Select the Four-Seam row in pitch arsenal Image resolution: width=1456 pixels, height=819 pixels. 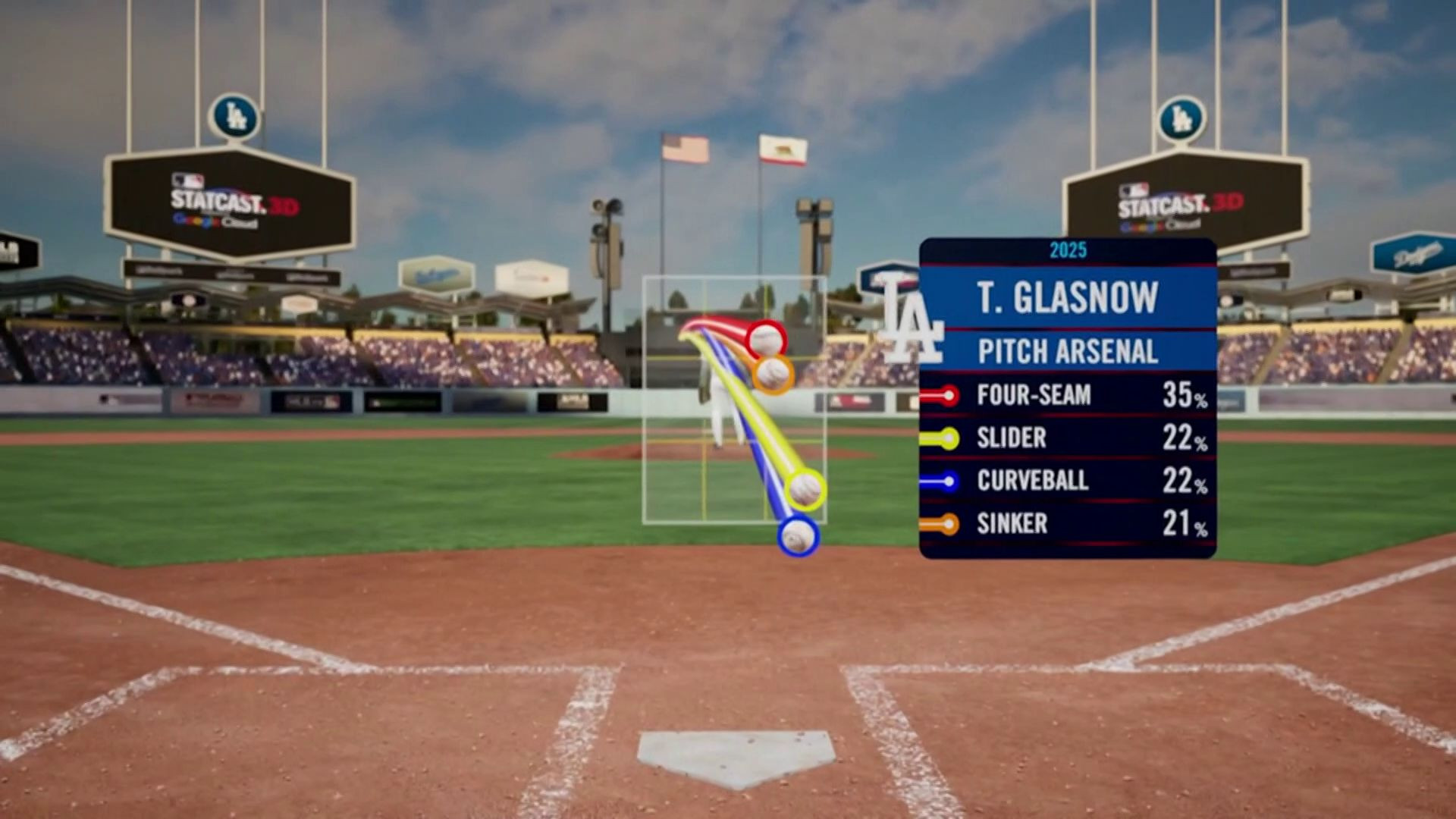tap(1067, 395)
